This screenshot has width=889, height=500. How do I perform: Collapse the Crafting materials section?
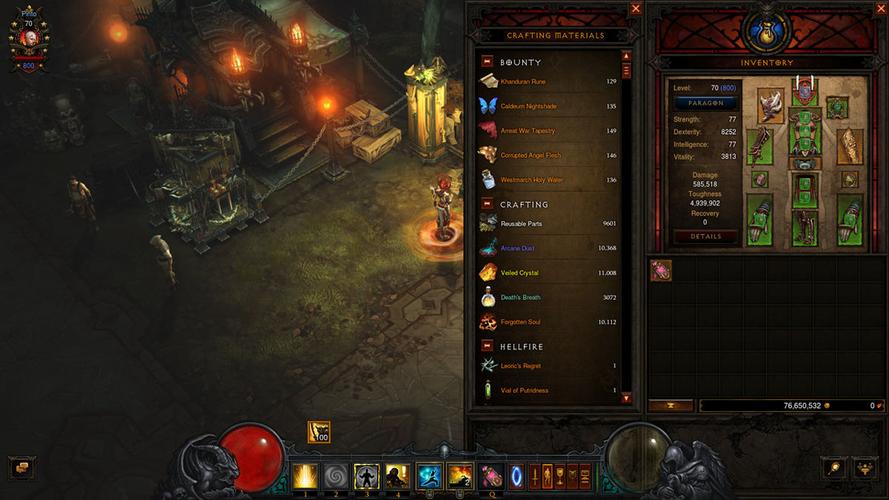click(x=487, y=204)
